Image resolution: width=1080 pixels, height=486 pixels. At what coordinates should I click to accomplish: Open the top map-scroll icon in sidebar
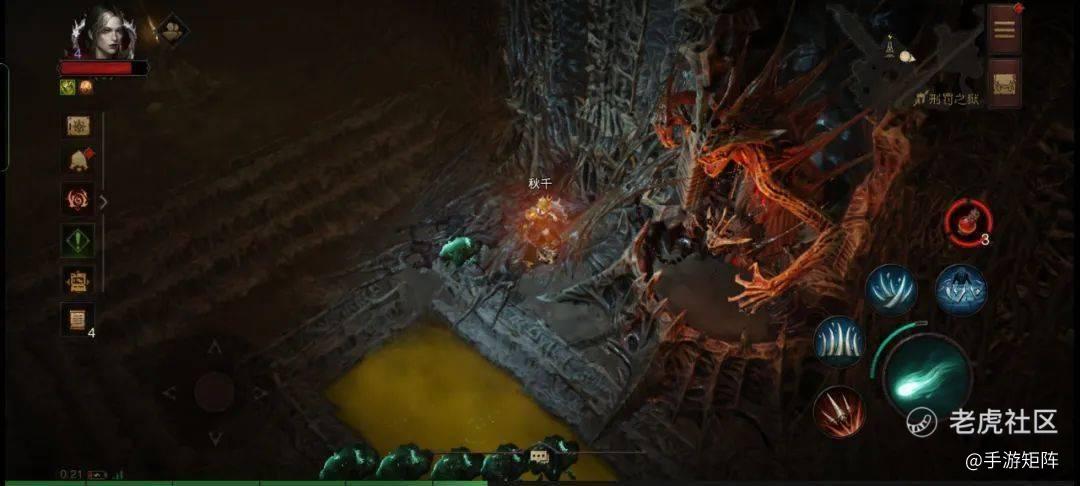[78, 125]
